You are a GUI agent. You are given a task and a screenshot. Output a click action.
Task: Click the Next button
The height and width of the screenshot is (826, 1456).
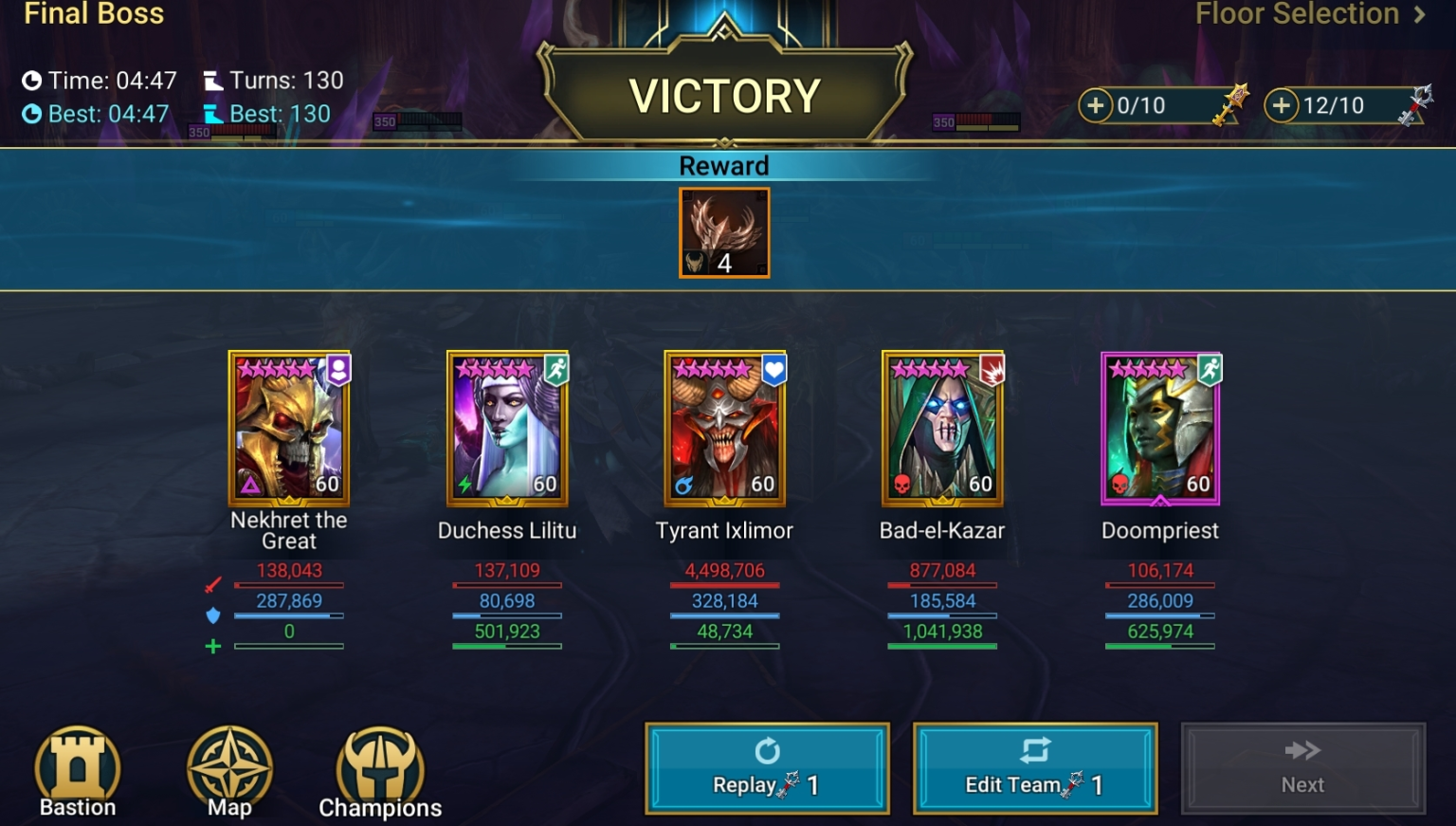pos(1302,768)
